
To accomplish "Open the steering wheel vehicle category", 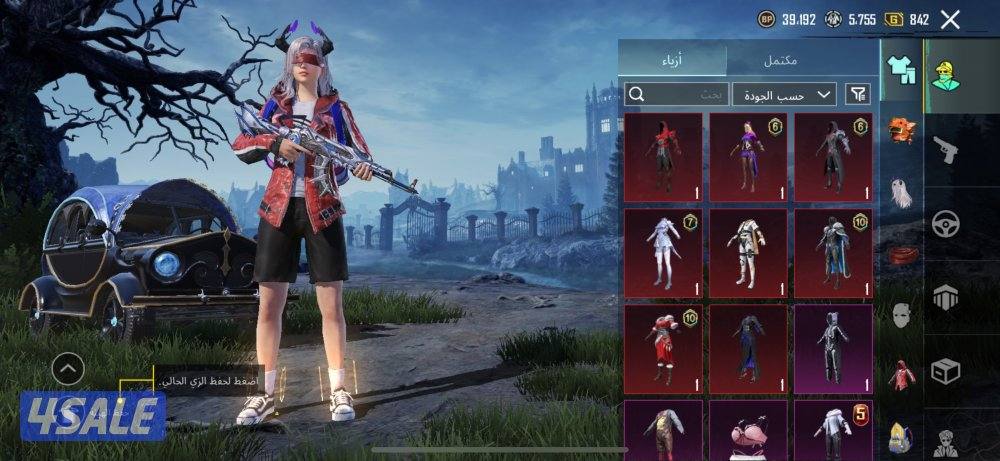I will [x=946, y=224].
